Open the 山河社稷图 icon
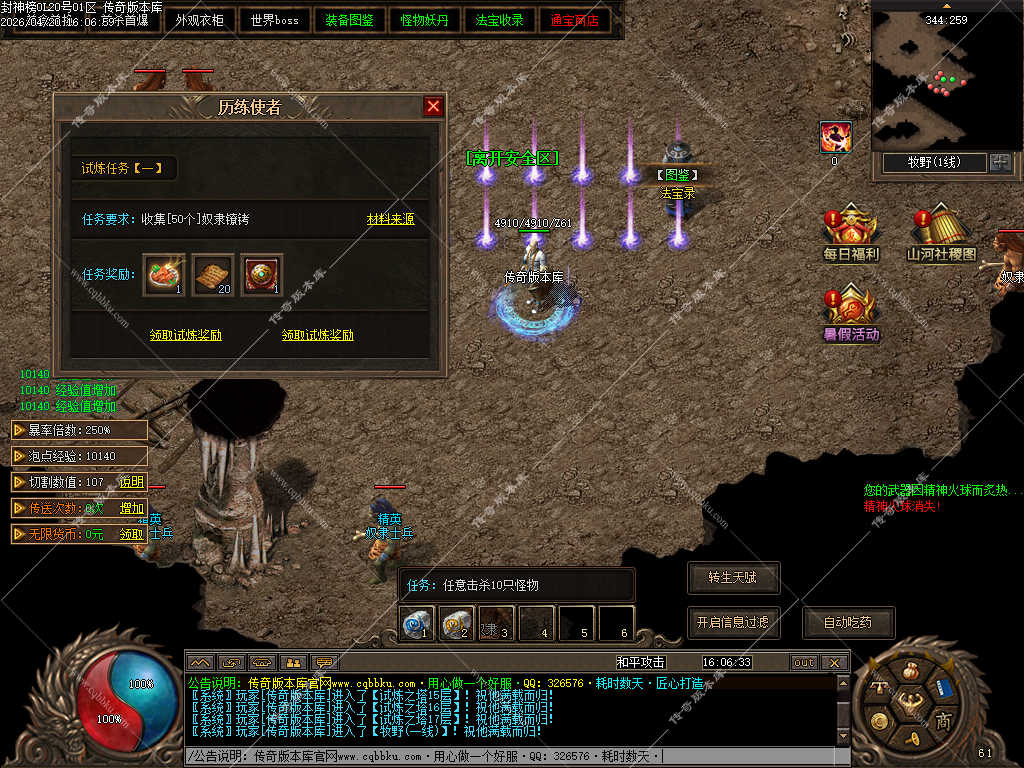Image resolution: width=1024 pixels, height=768 pixels. [x=941, y=235]
